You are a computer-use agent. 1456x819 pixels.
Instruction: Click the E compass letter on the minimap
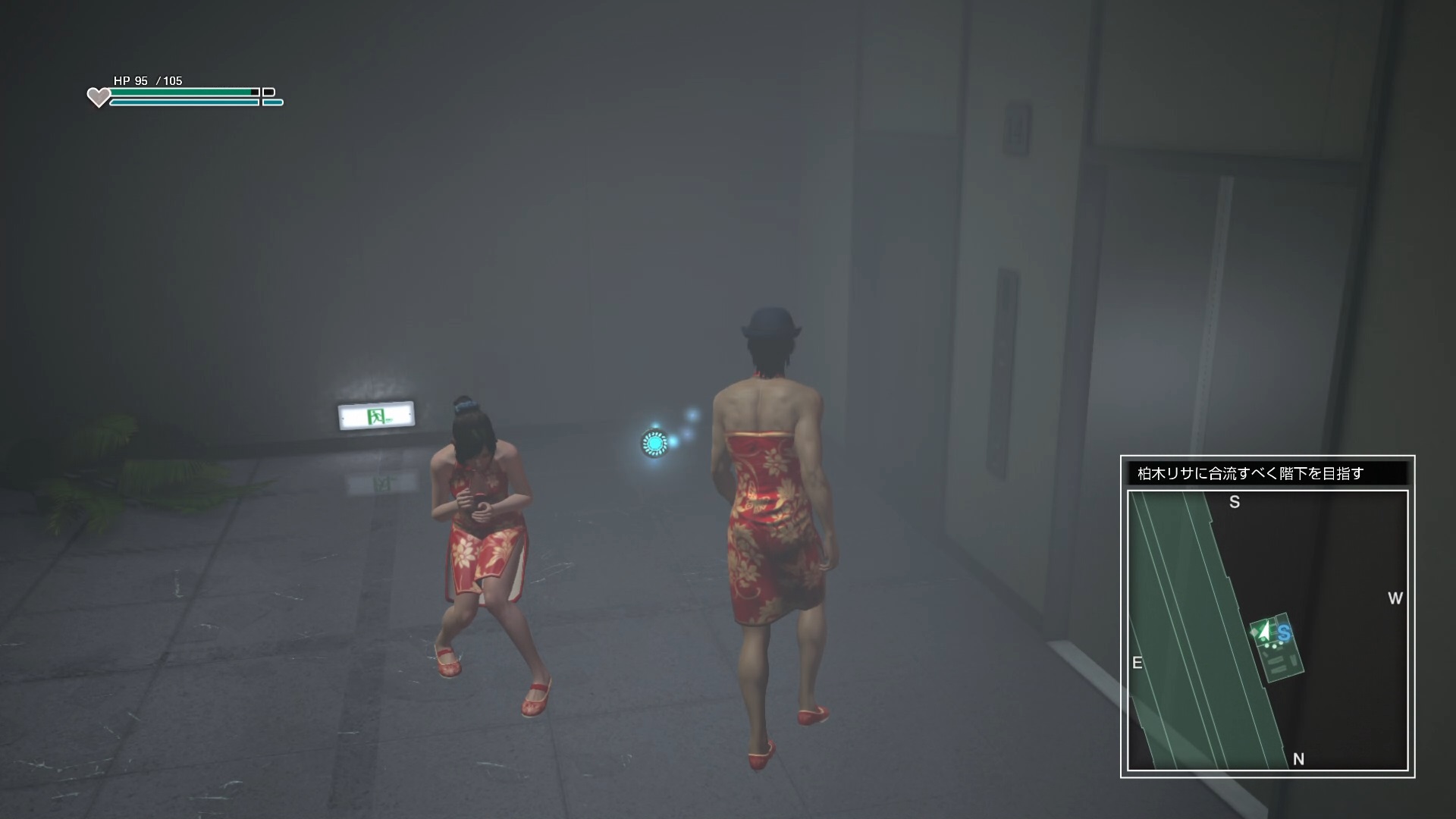(x=1137, y=662)
